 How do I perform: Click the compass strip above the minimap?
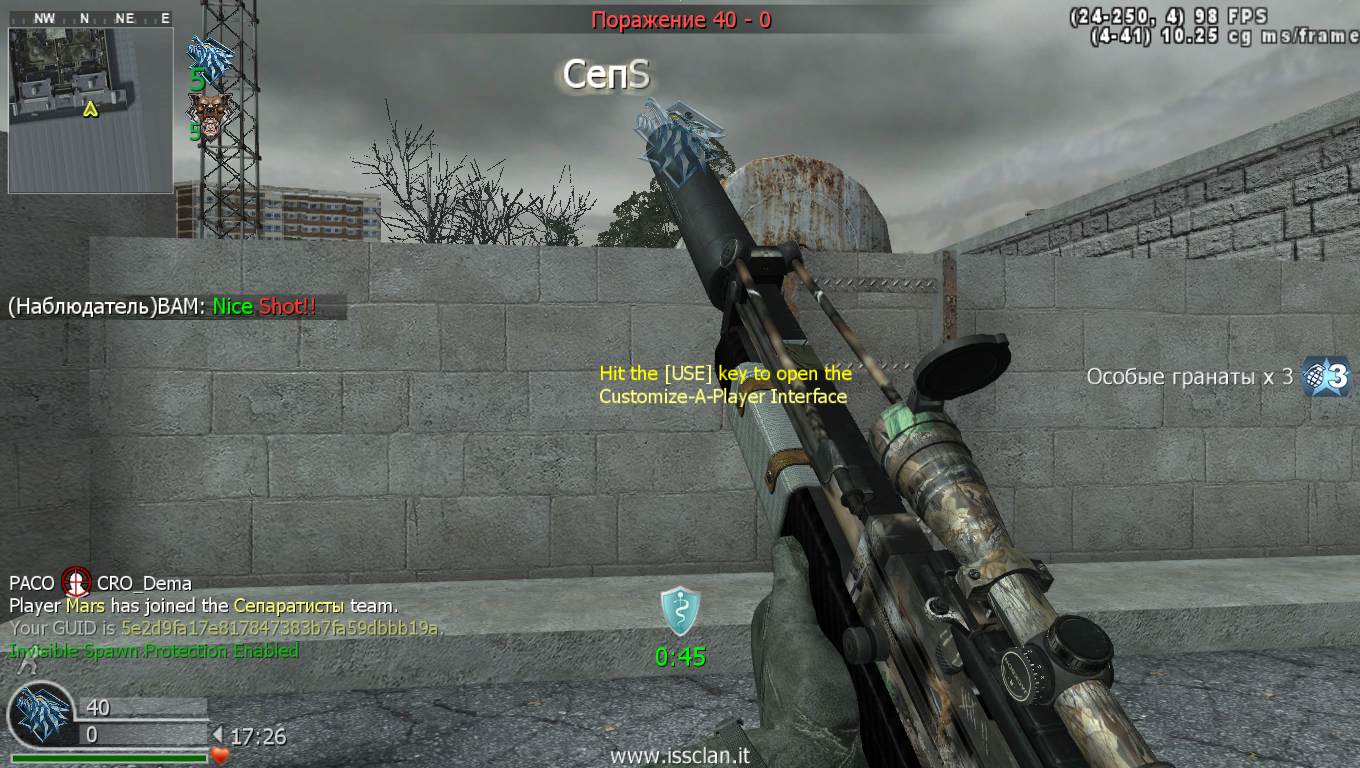click(x=90, y=18)
